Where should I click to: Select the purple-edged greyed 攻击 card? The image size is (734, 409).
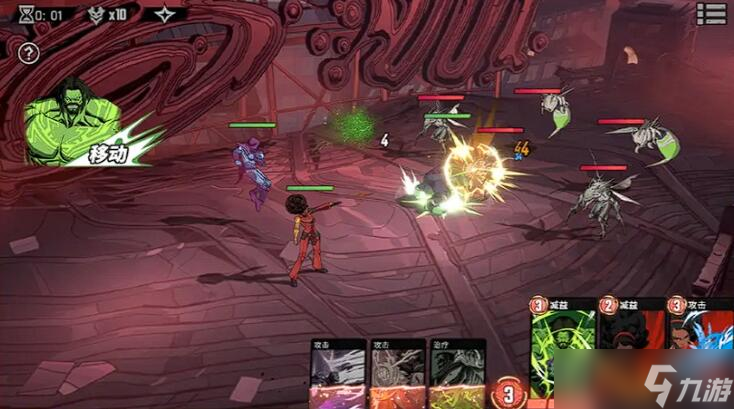[x=337, y=375]
